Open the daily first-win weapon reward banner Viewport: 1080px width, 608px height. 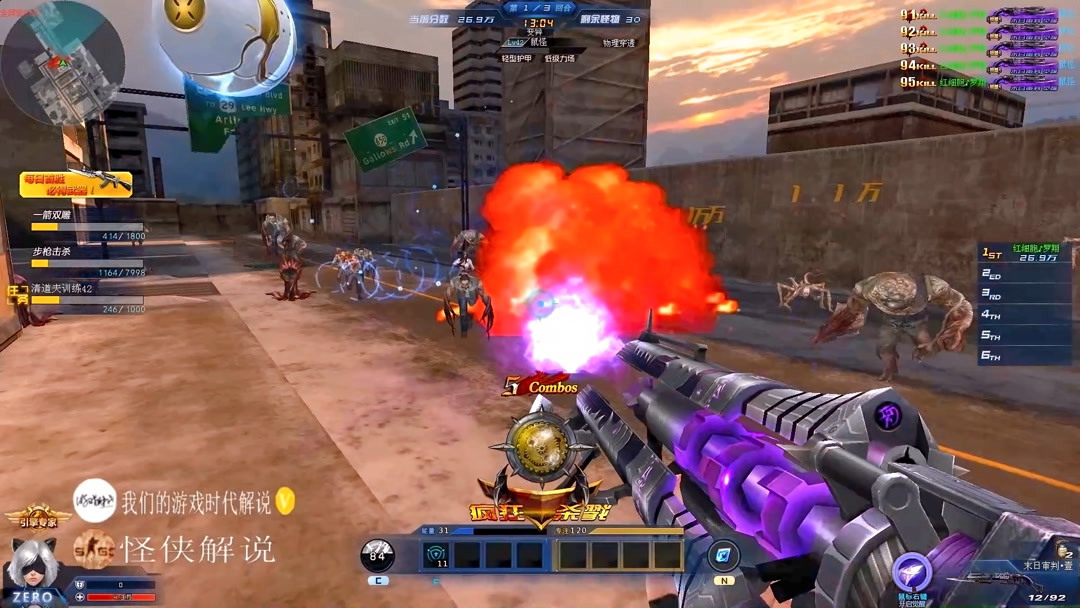tap(76, 184)
